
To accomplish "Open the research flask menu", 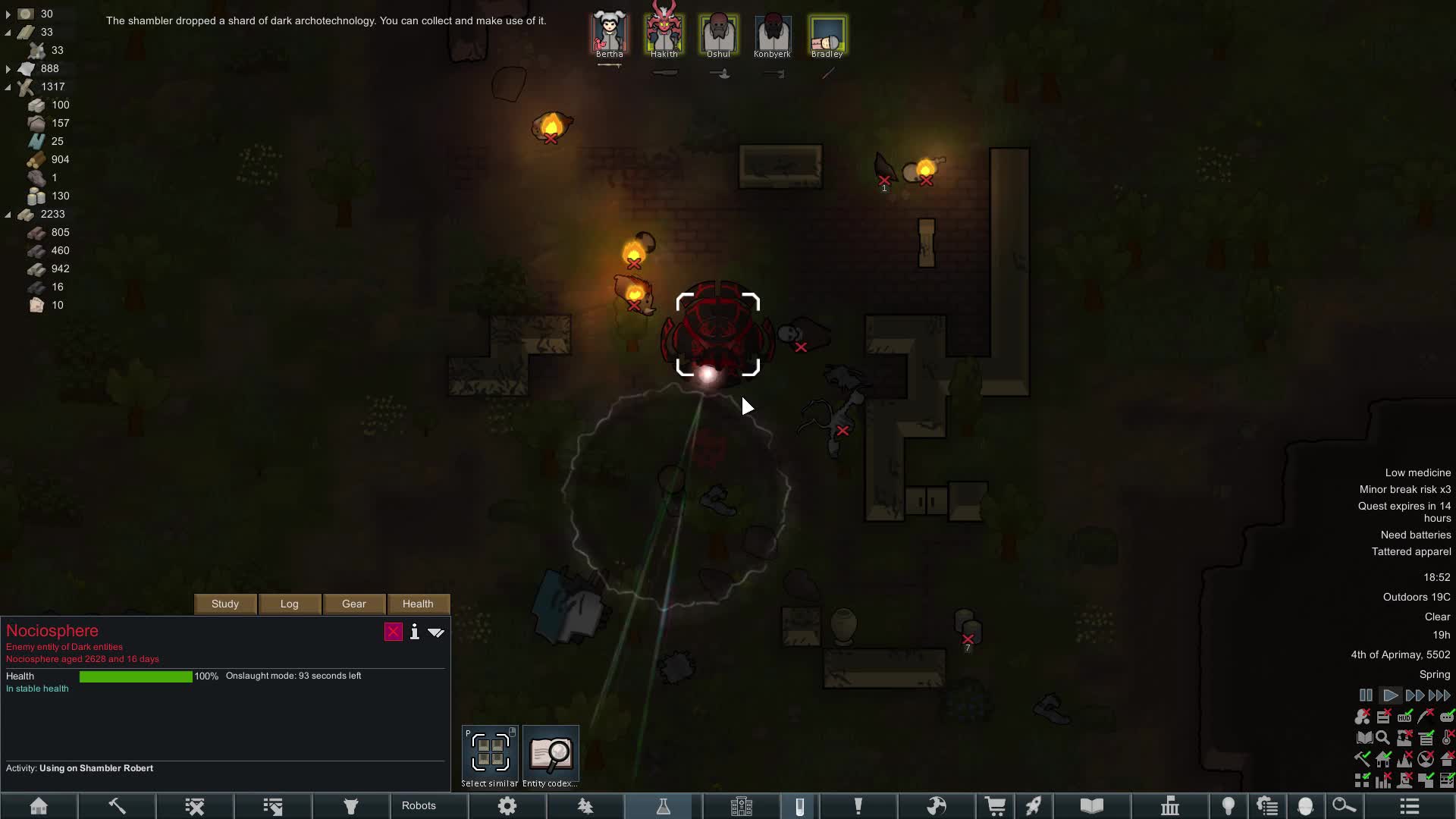I will pyautogui.click(x=664, y=806).
